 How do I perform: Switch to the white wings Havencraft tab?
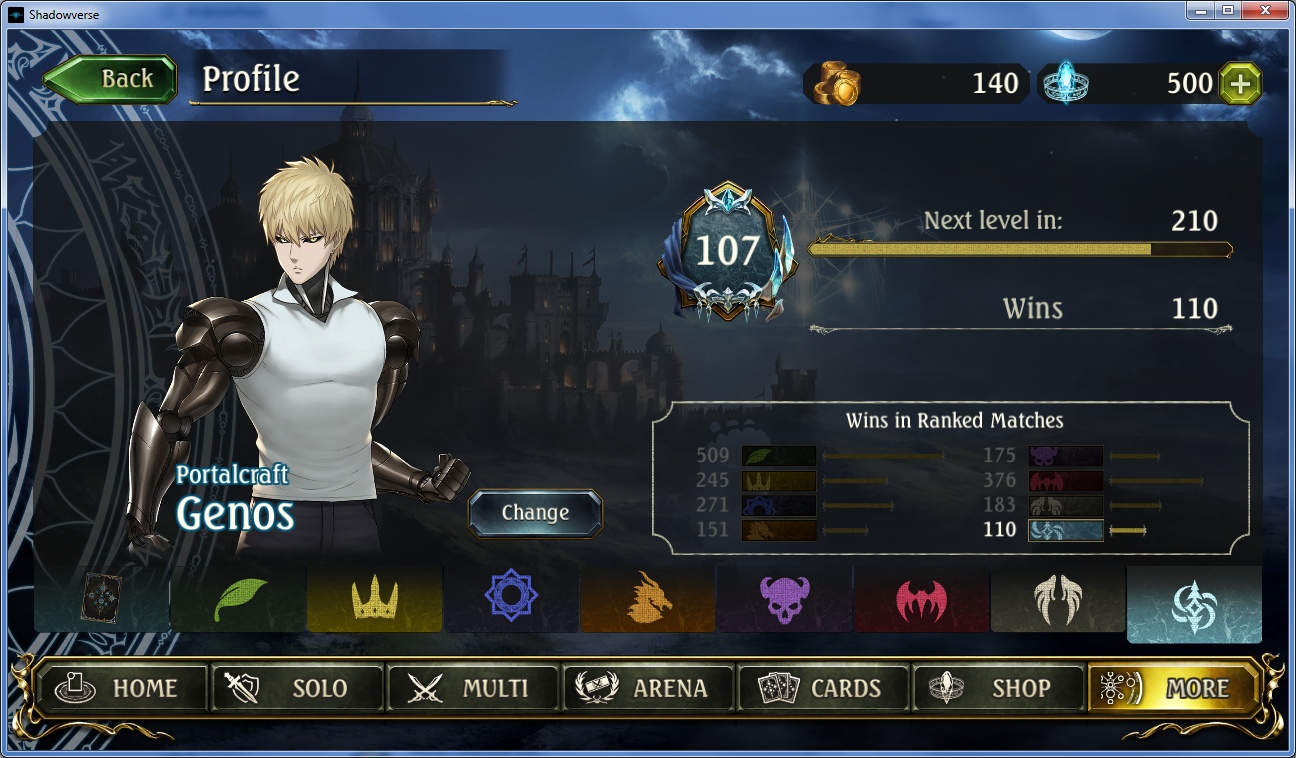pos(1058,600)
